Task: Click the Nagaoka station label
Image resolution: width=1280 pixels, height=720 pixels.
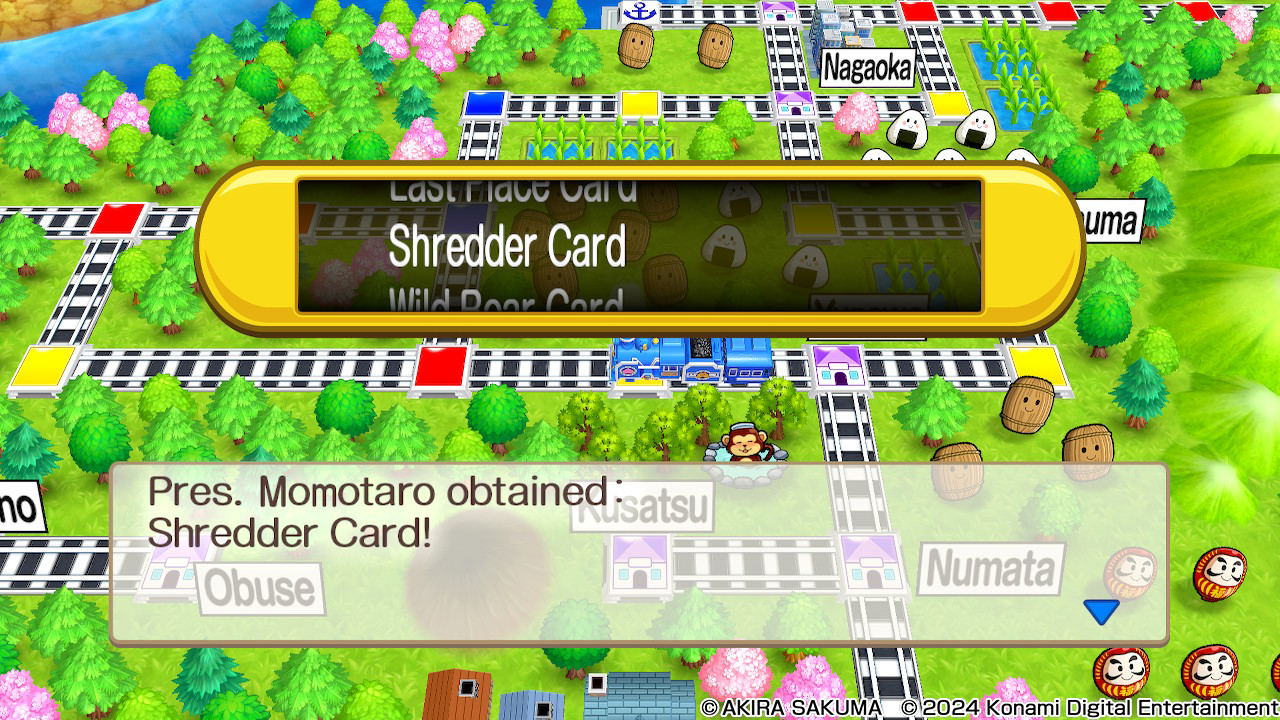Action: click(866, 69)
